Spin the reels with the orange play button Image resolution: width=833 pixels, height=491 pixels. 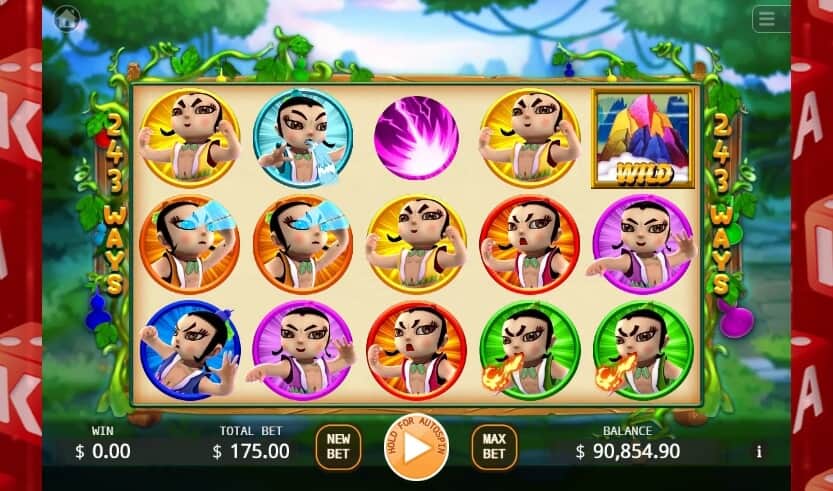point(417,446)
